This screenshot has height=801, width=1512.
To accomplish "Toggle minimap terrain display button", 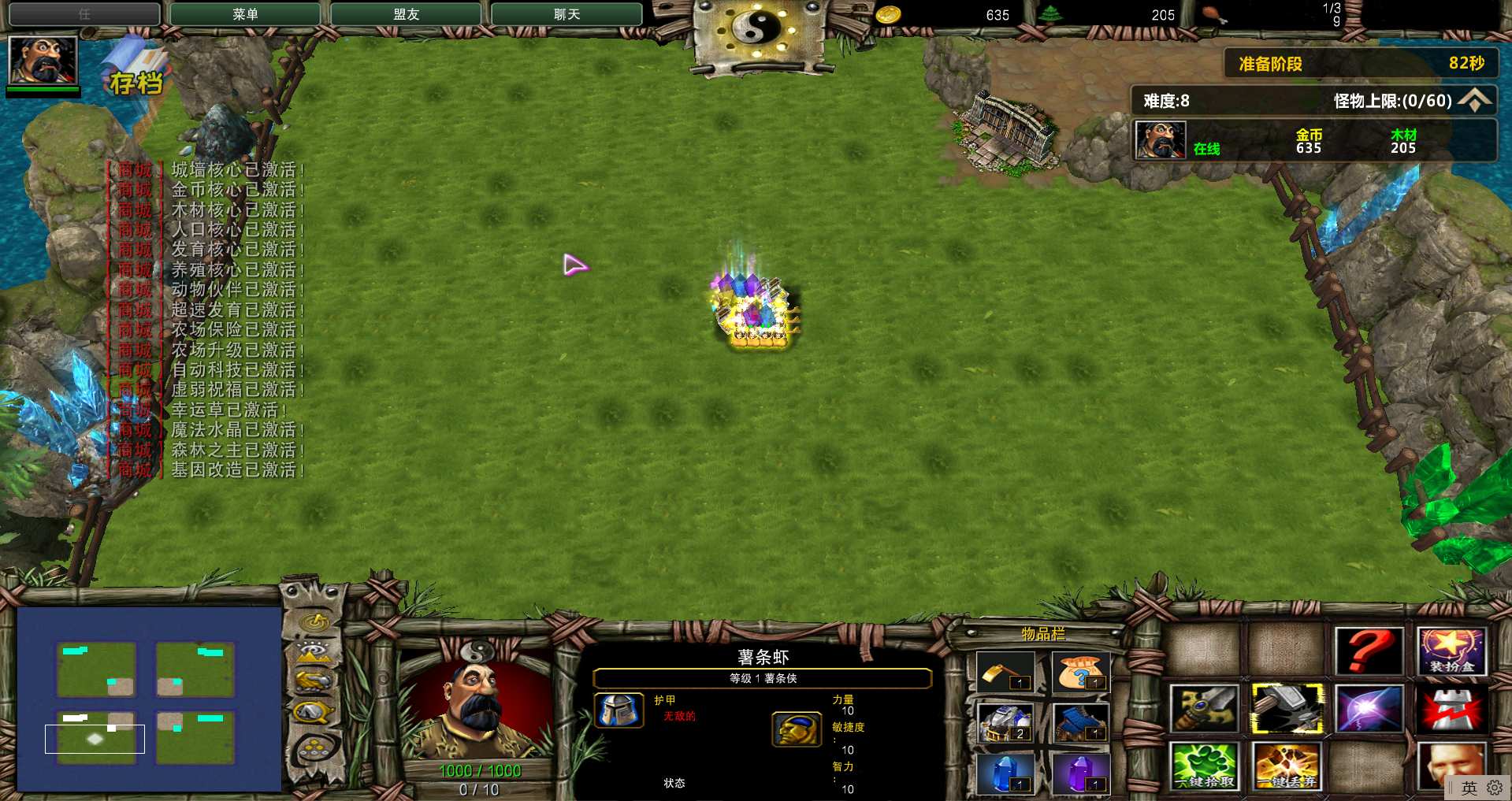I will click(314, 651).
